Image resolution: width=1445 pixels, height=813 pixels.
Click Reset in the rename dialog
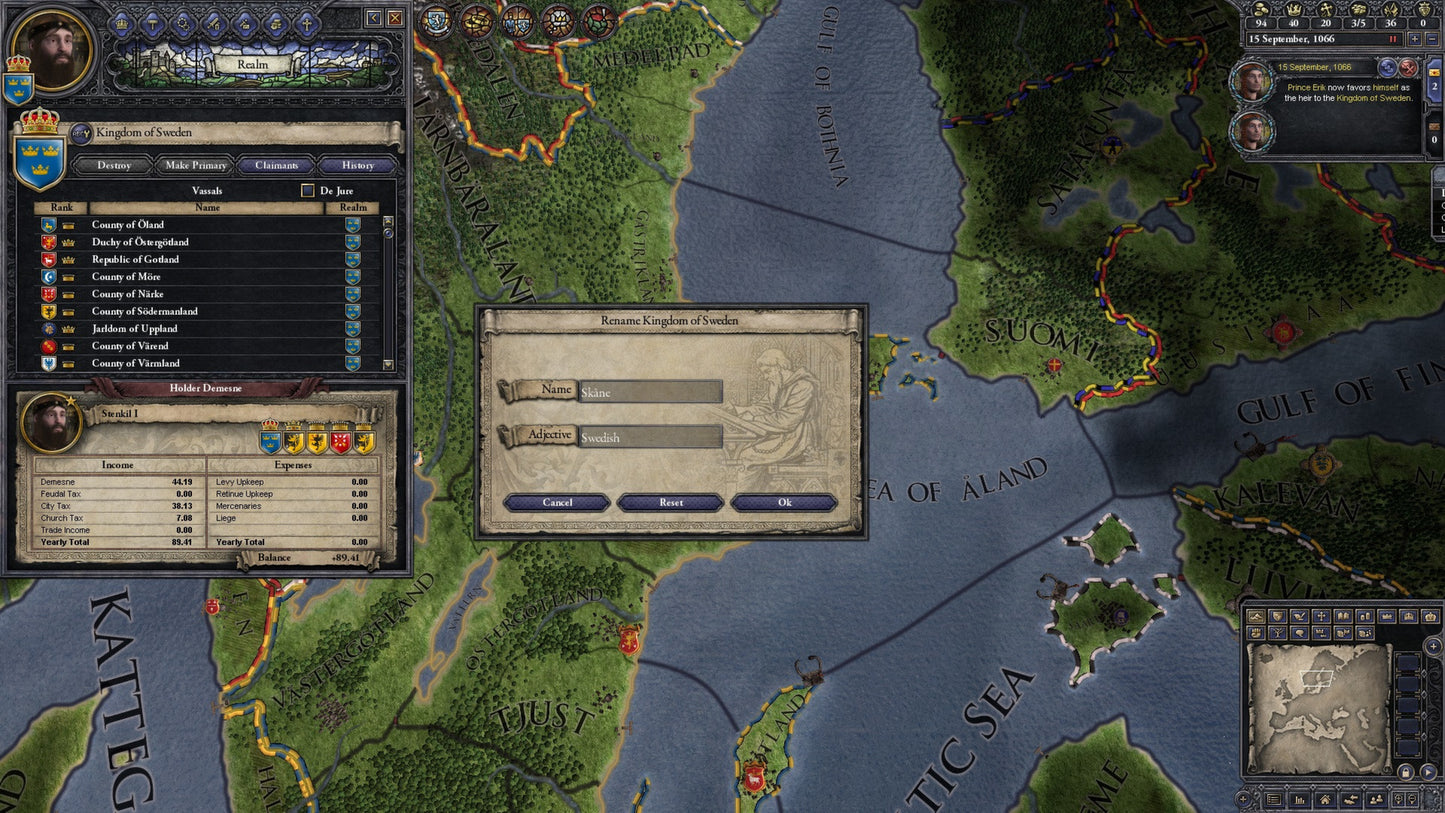pos(670,503)
